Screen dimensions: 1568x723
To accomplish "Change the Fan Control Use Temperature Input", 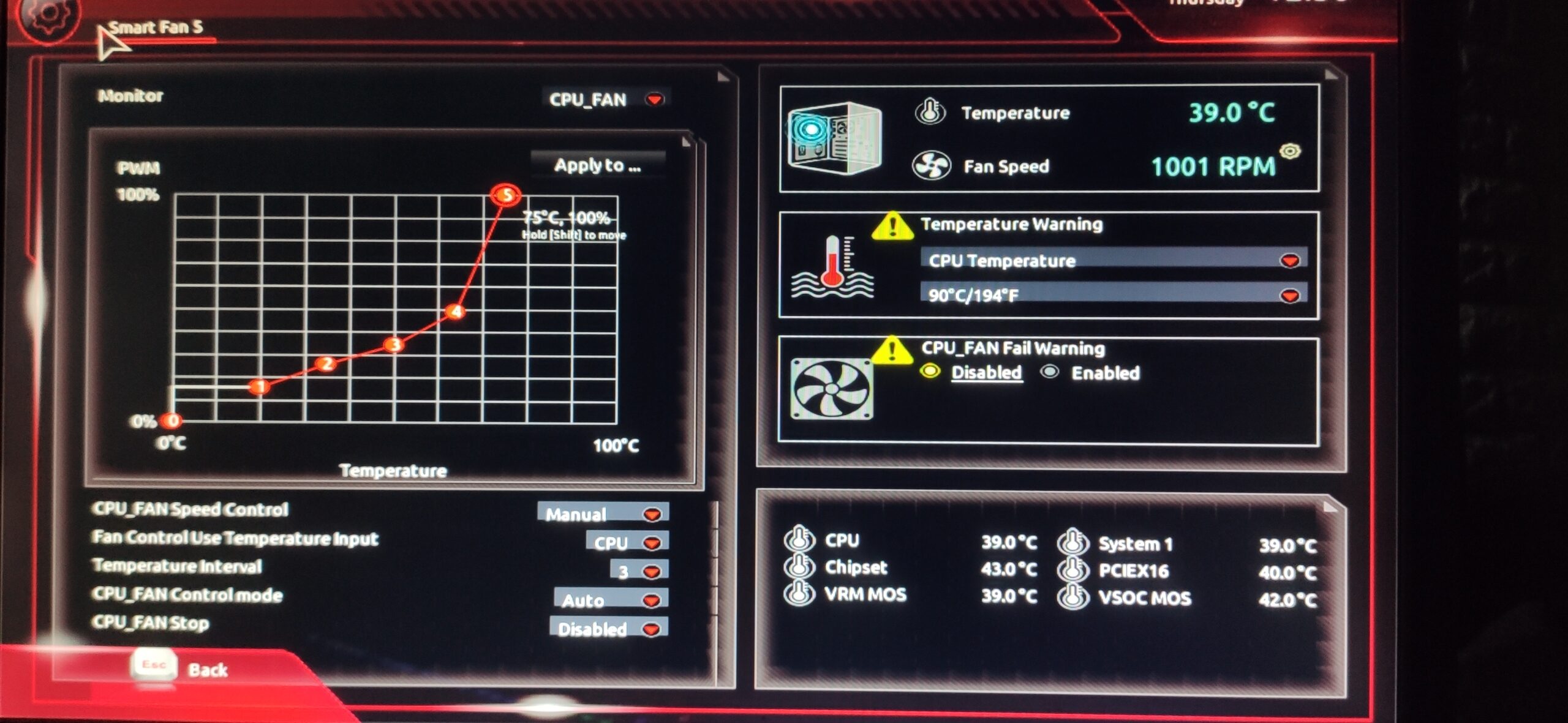I will point(627,542).
